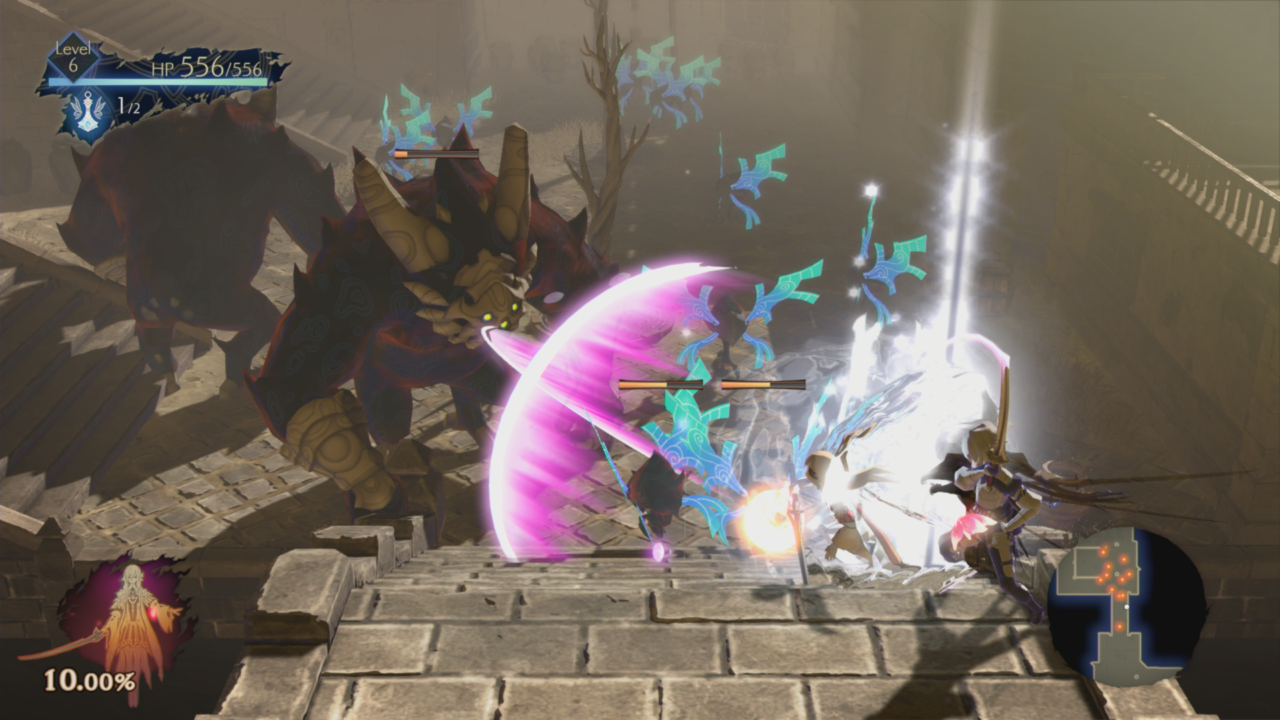Screen dimensions: 1280x720
Task: Select the red minimap marker closest to player dot
Action: (1121, 594)
